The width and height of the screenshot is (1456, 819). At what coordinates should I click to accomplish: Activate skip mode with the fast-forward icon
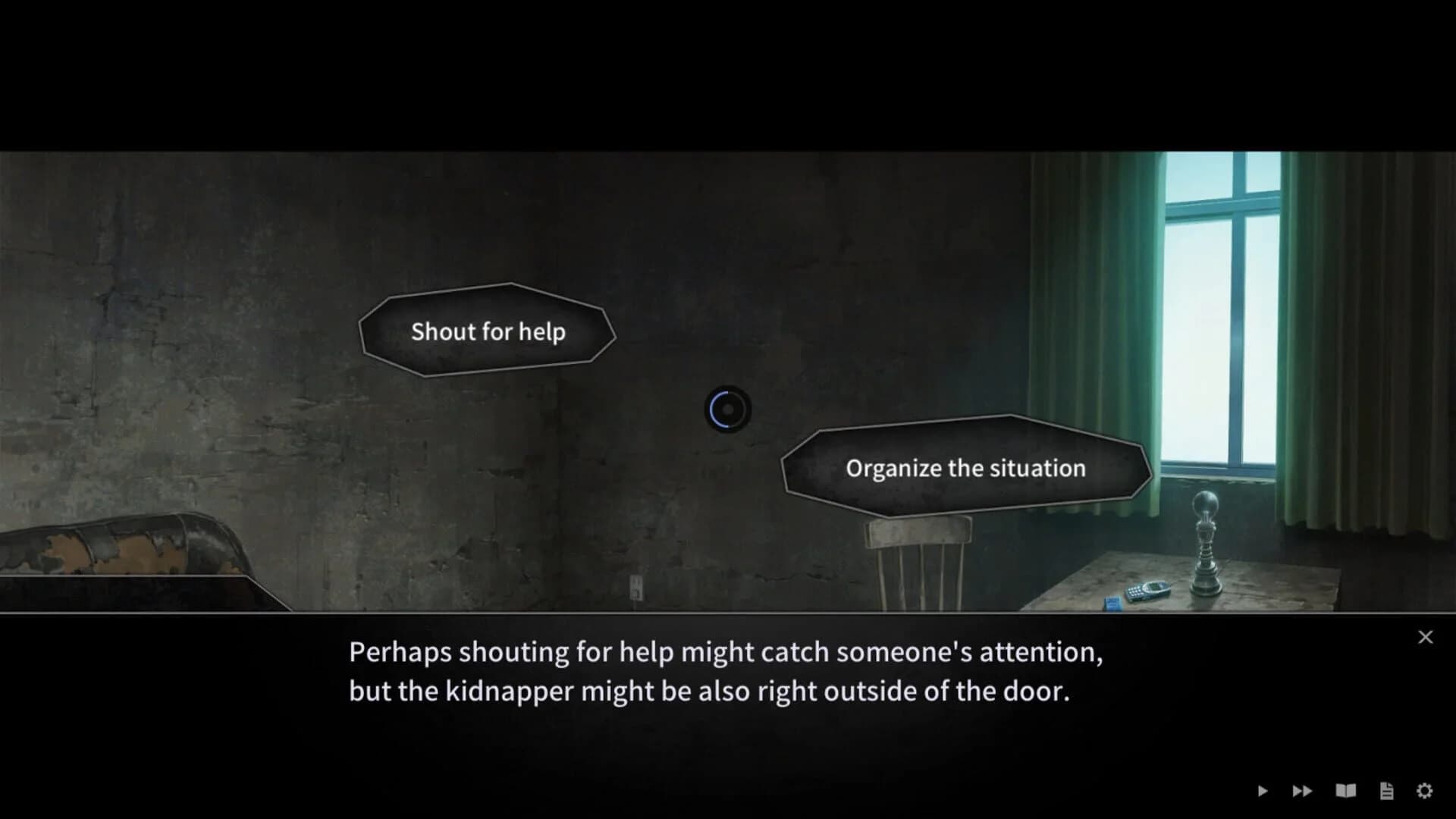(1303, 790)
